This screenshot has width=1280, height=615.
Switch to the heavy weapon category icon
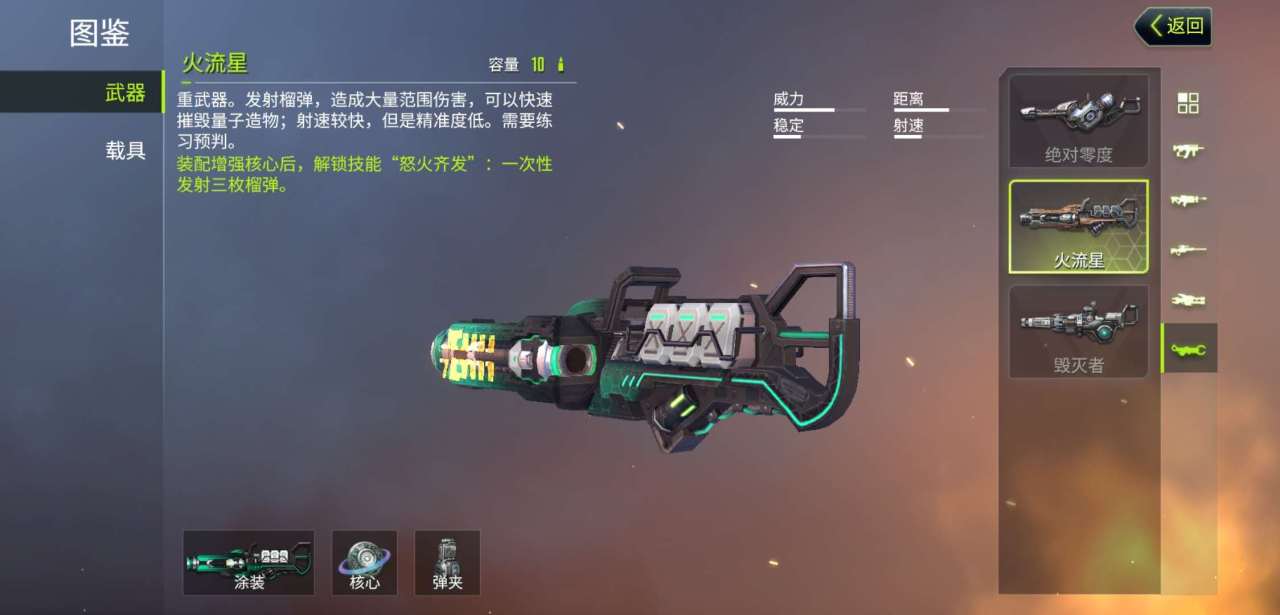1188,348
